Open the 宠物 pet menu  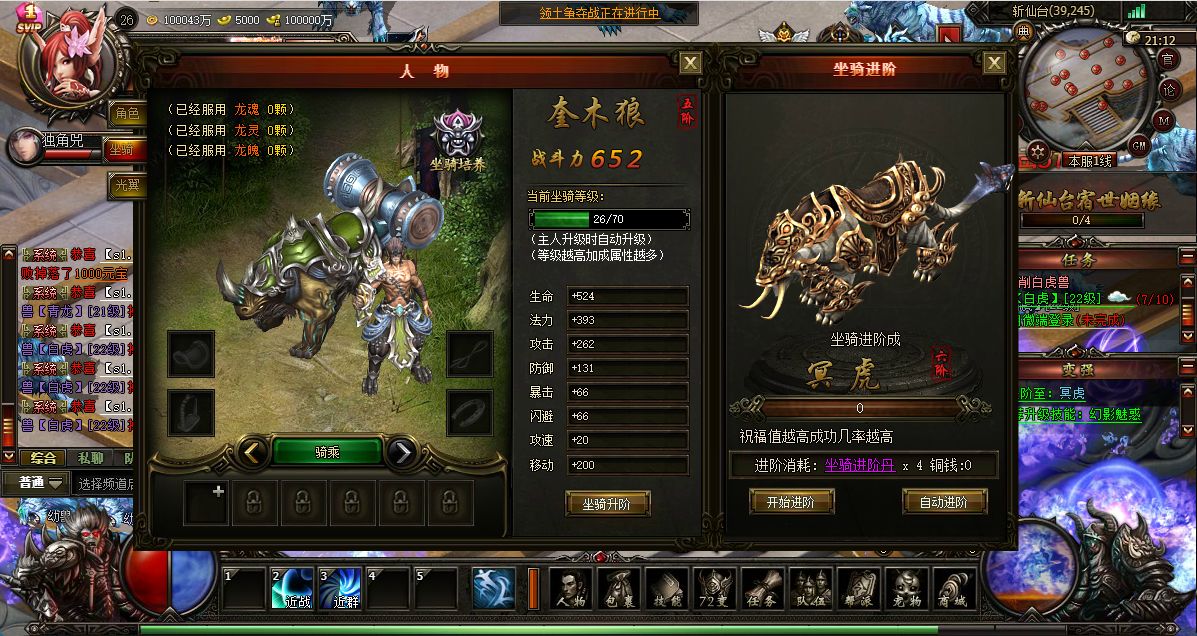click(906, 589)
